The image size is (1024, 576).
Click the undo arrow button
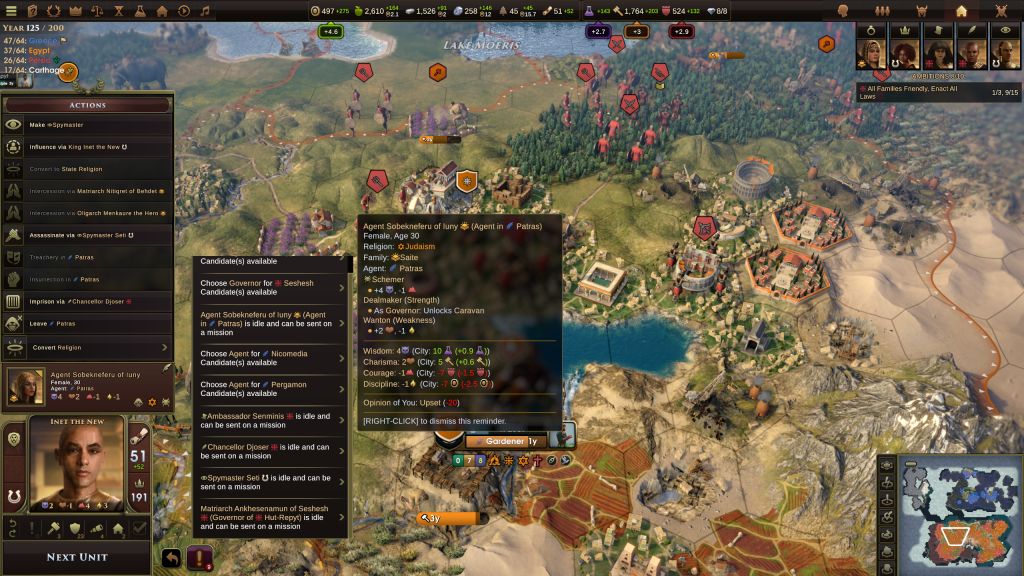172,558
